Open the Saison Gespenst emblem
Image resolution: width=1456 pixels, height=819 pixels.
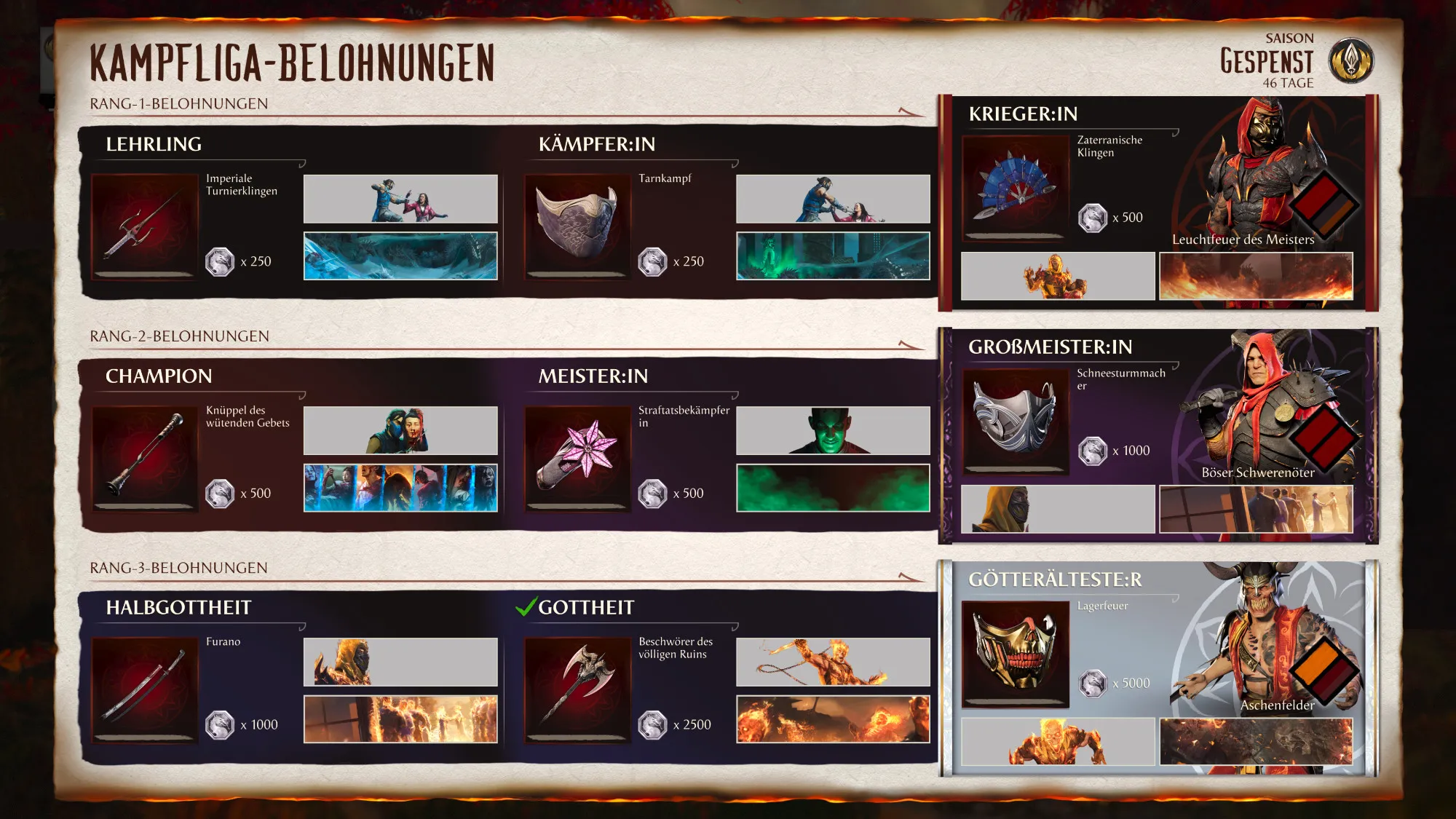tap(1350, 60)
